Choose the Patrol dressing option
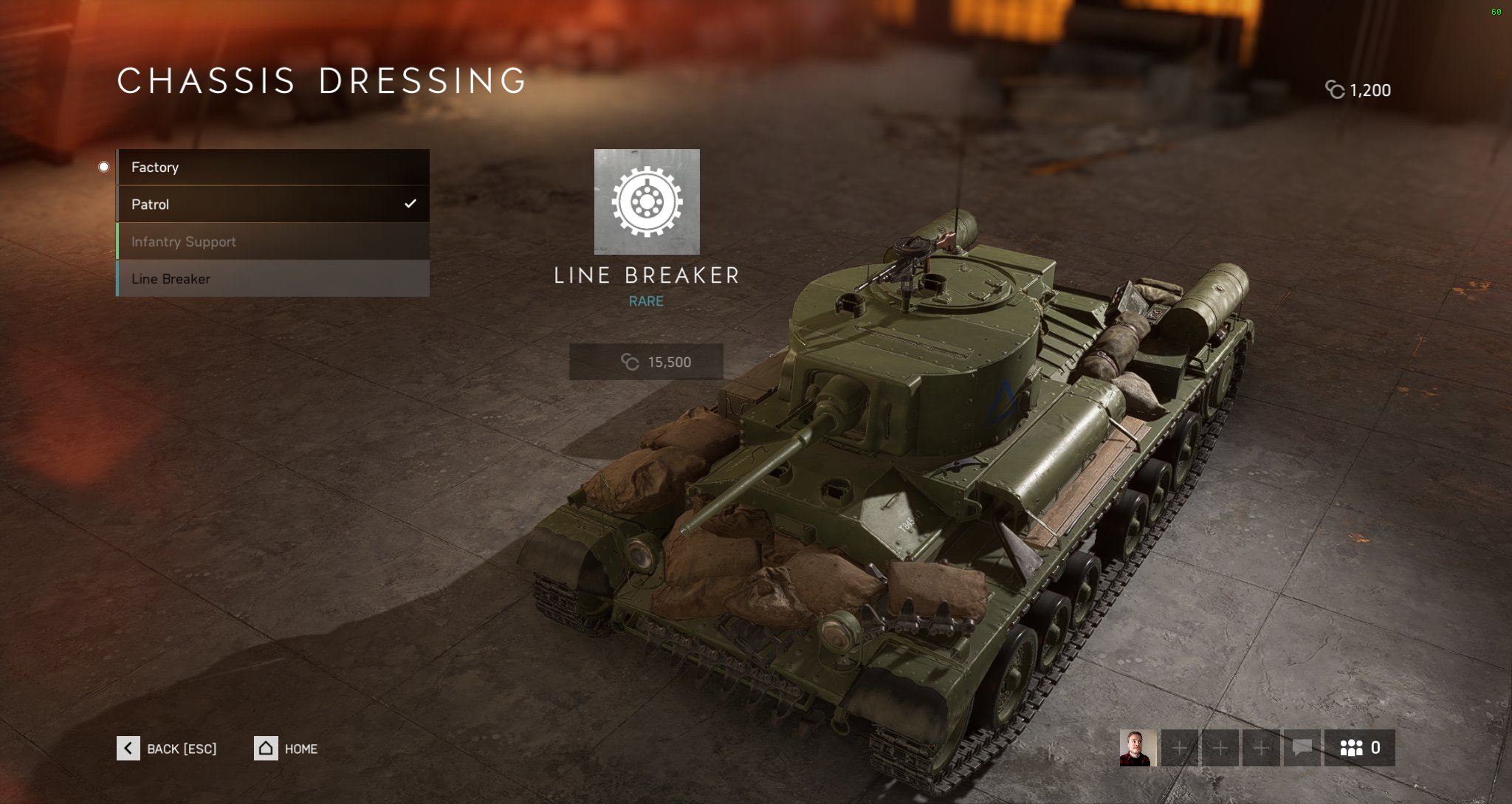 272,205
